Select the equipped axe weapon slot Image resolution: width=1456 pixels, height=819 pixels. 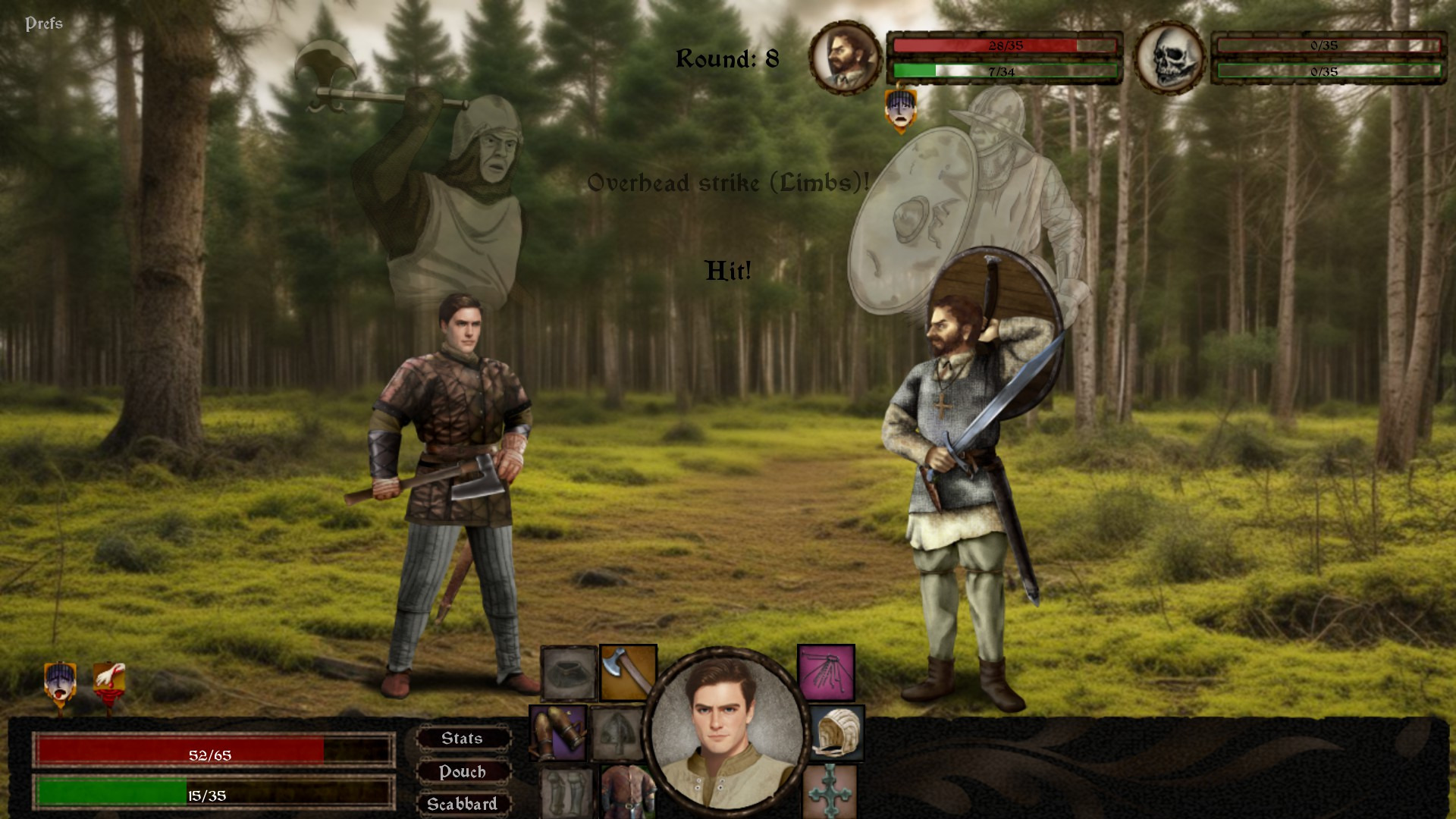tap(628, 673)
